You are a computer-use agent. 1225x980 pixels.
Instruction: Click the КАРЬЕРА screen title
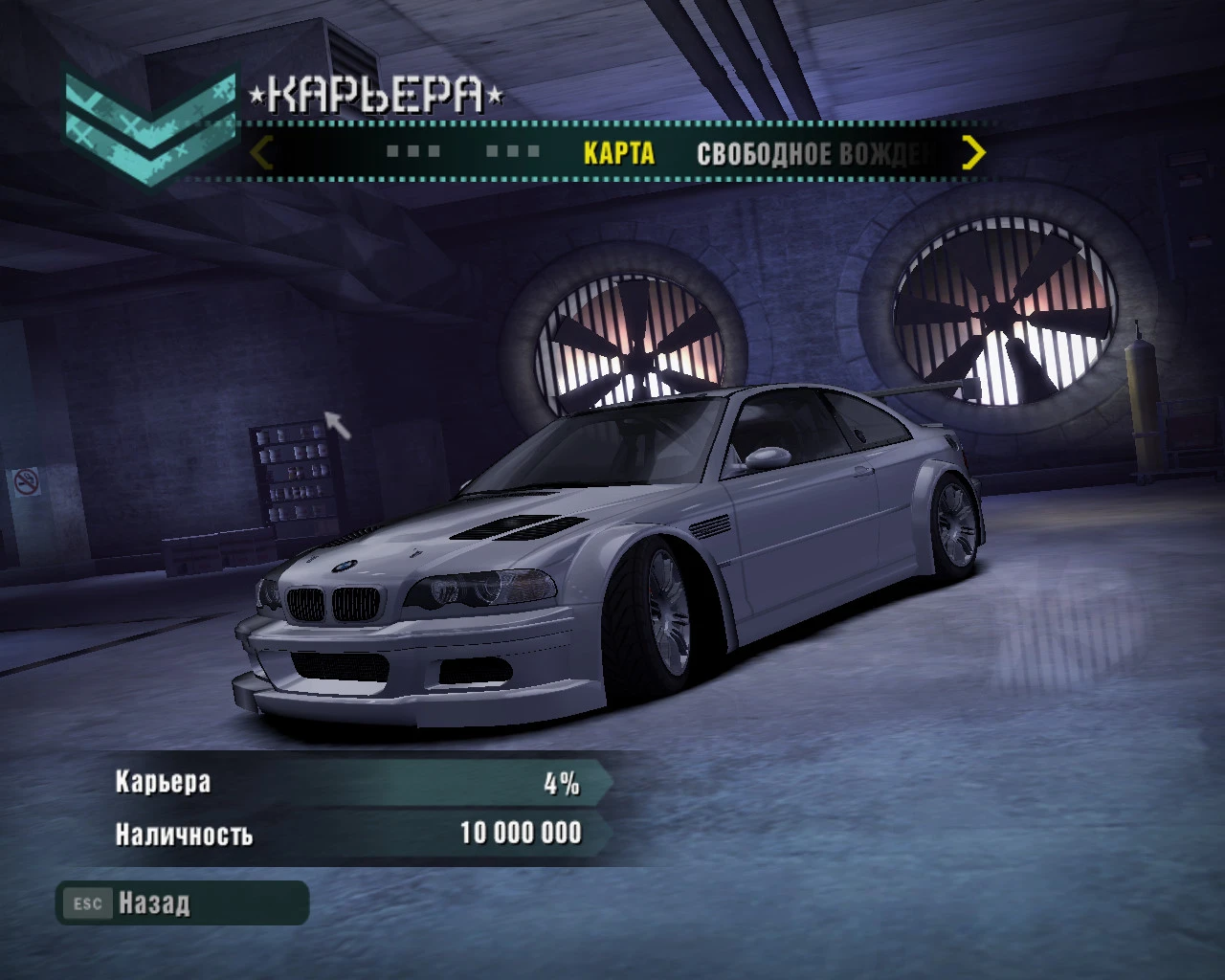(x=373, y=94)
